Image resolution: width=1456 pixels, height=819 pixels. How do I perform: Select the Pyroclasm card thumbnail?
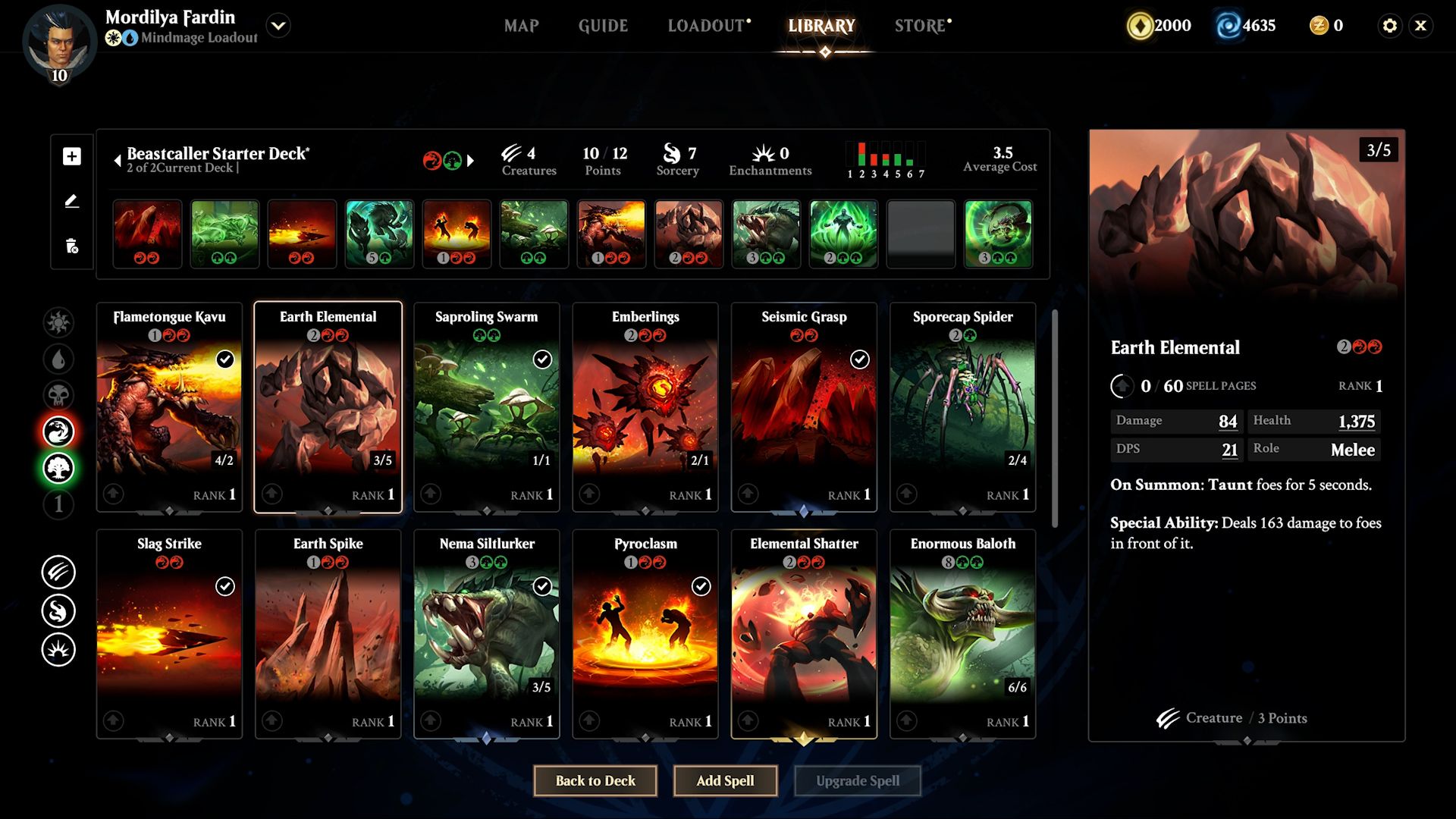coord(645,633)
